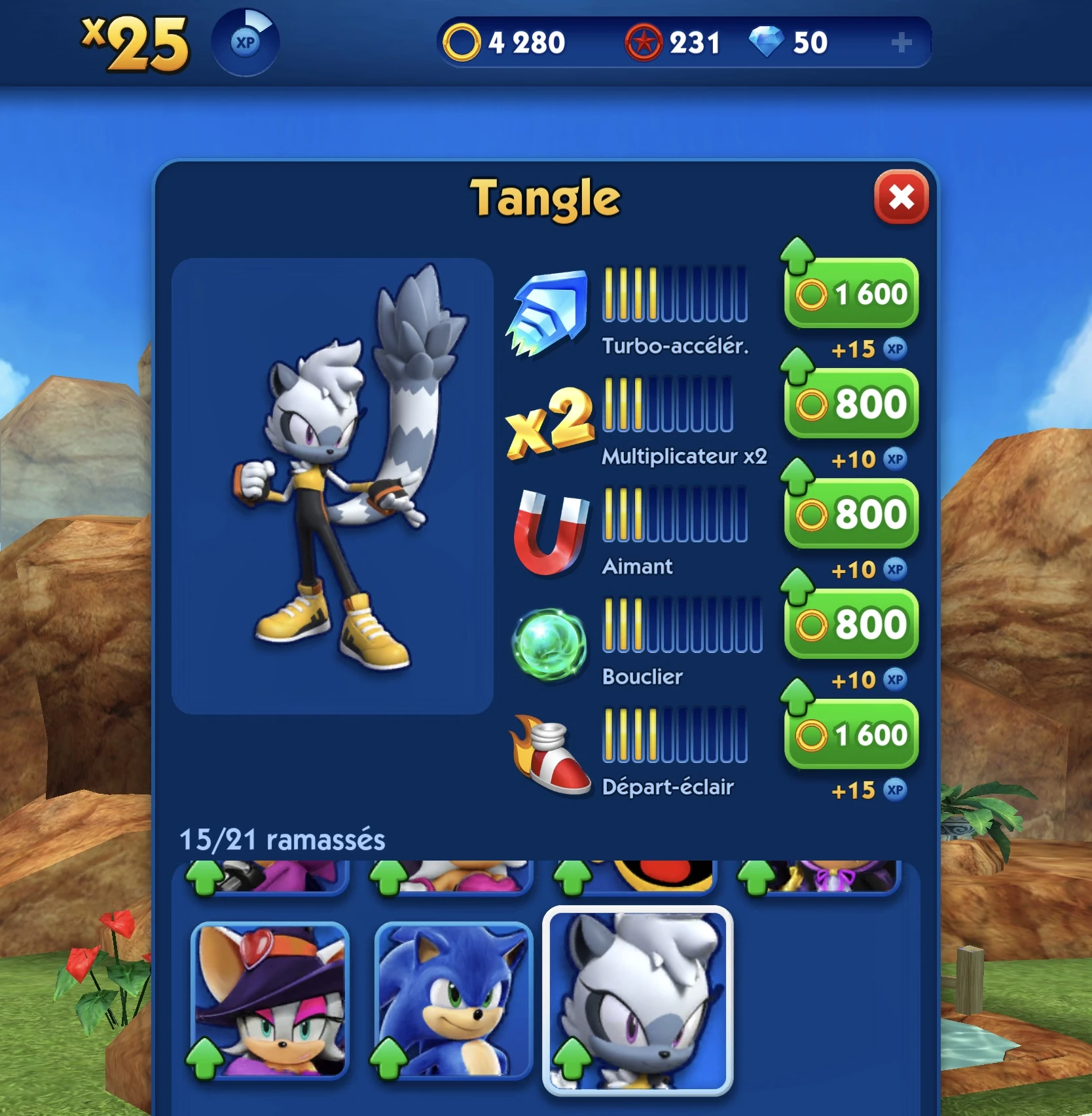Click the Départ-éclair flaming shoe icon
This screenshot has height=1116, width=1092.
click(x=550, y=750)
